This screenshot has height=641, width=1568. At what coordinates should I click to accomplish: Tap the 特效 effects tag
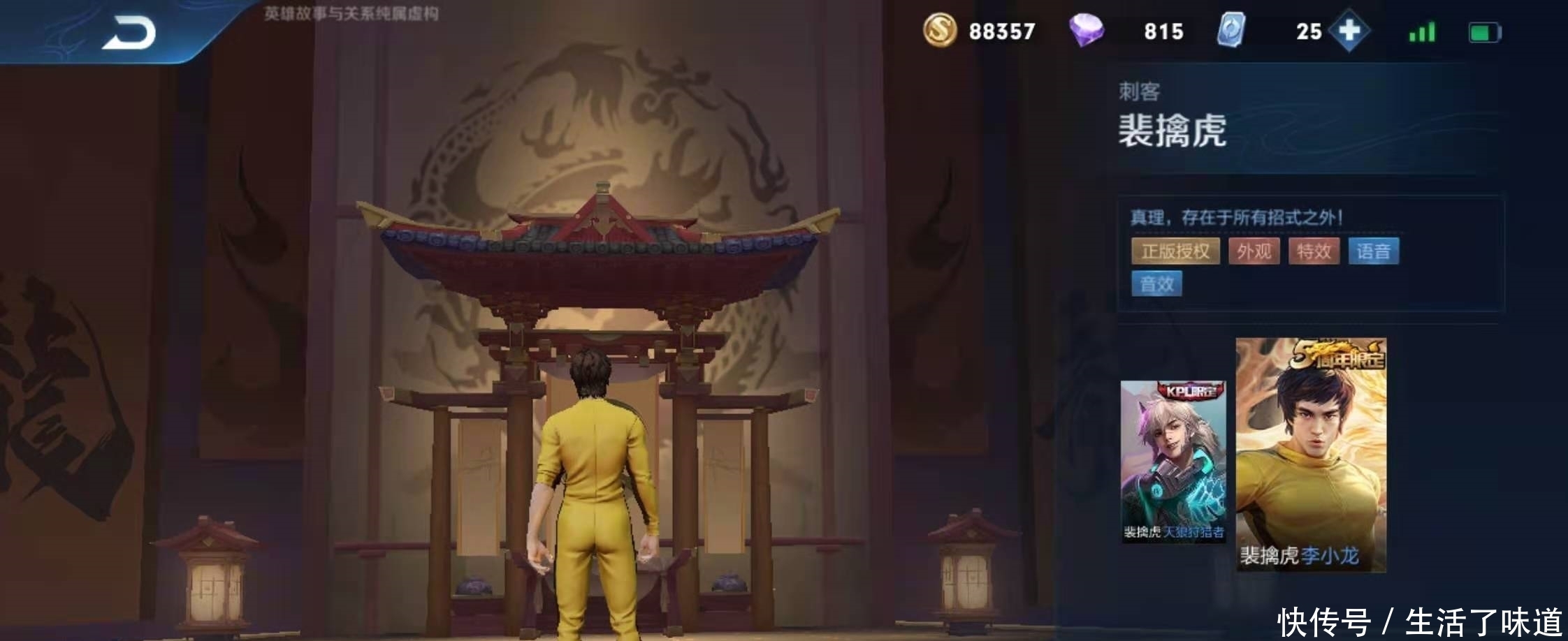[1314, 251]
